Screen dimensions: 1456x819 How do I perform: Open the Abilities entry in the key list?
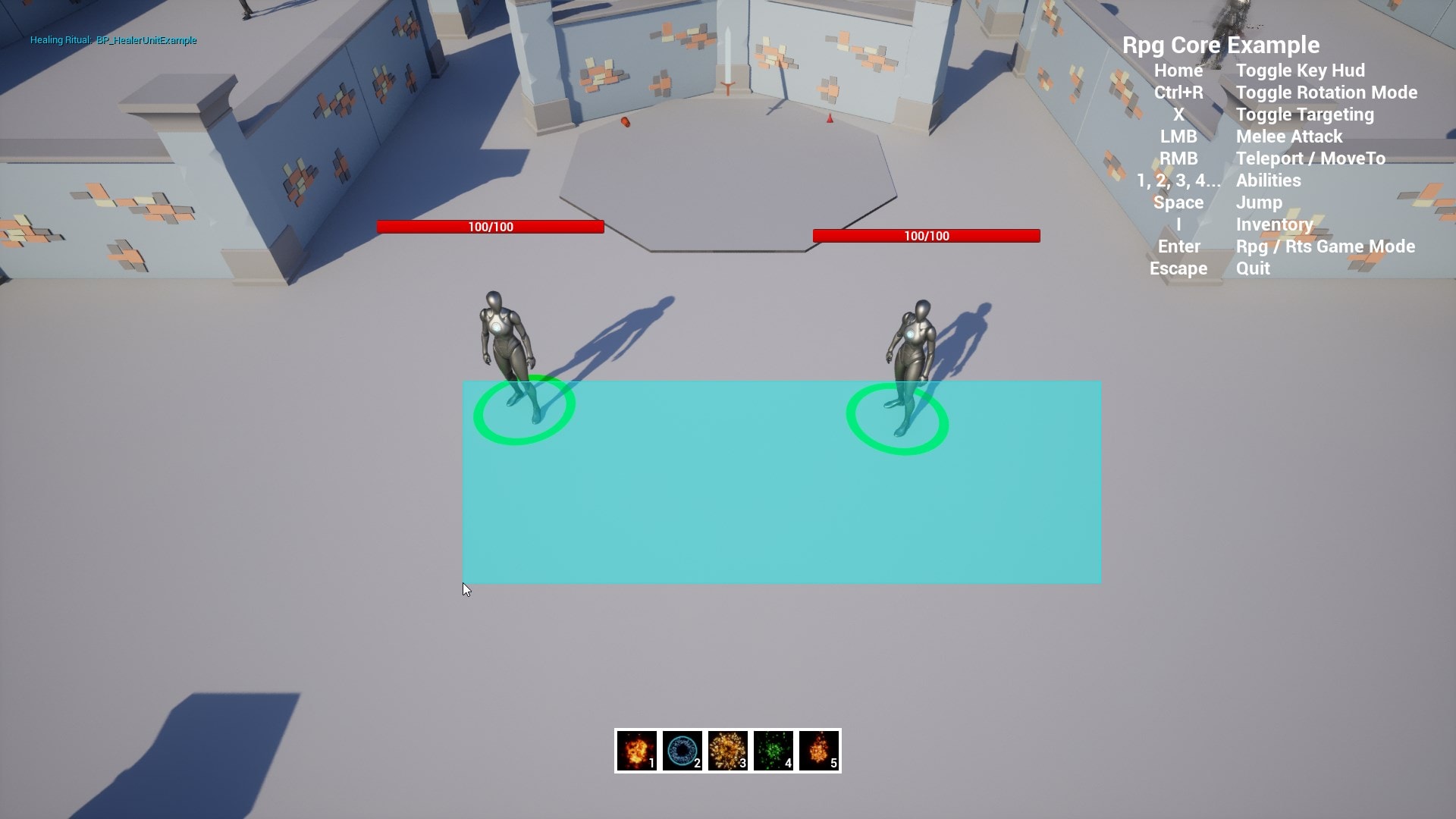tap(1268, 180)
